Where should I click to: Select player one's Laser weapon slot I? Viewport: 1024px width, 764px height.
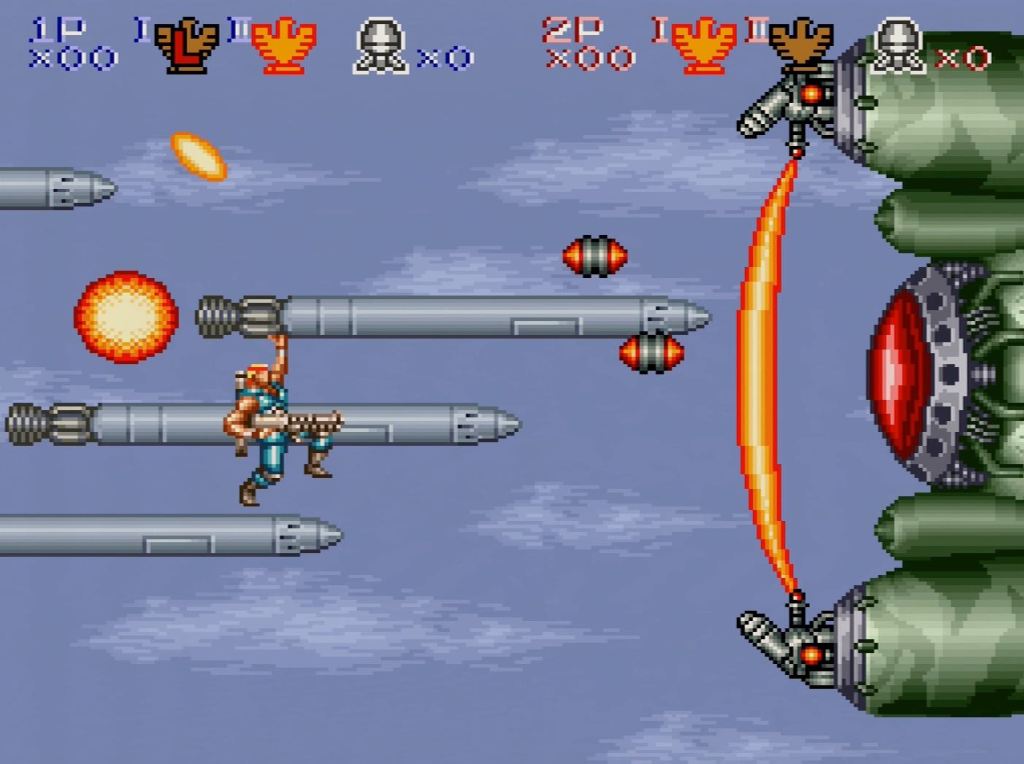click(186, 46)
